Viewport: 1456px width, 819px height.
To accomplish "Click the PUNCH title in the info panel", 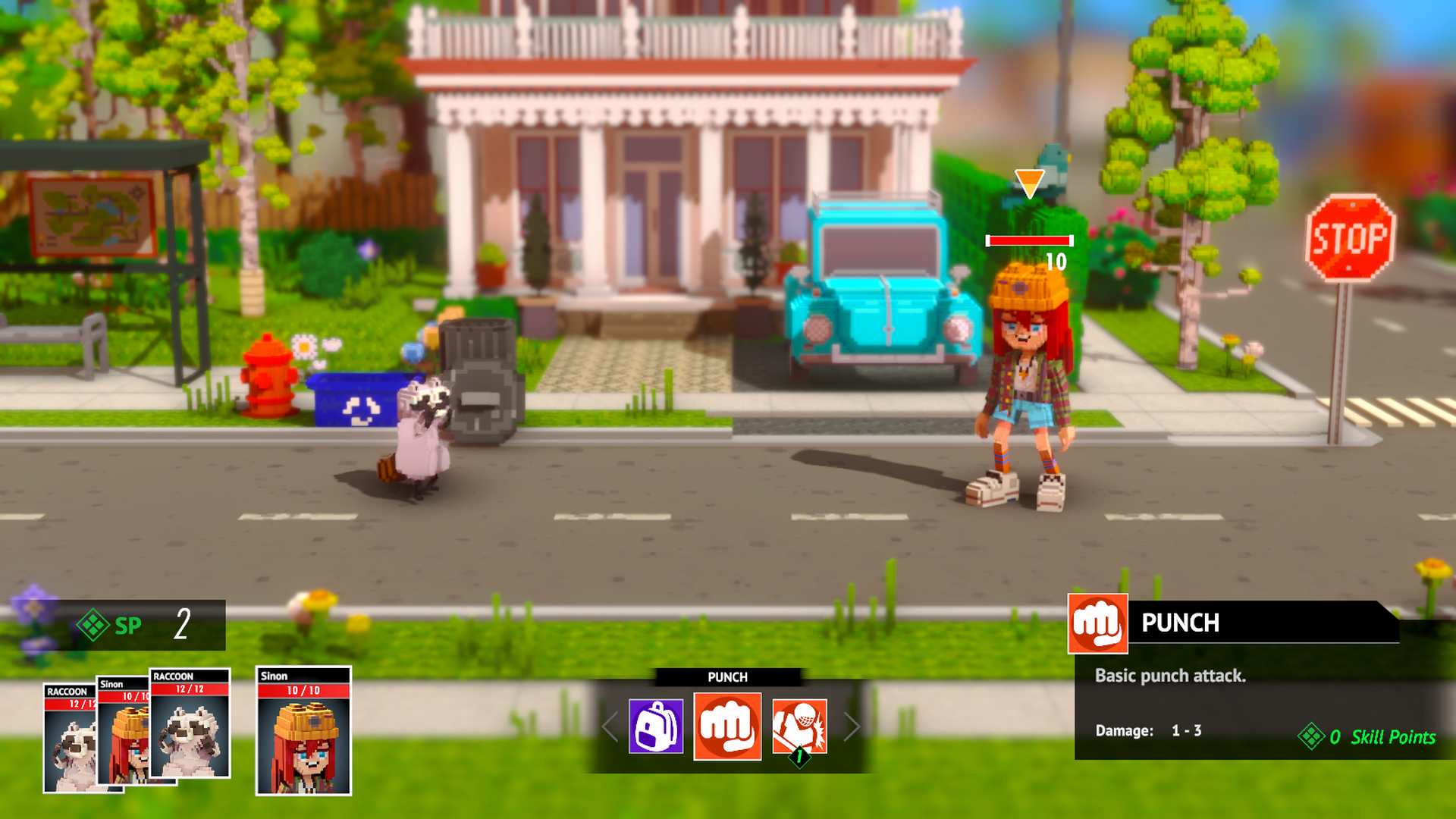I will (x=1181, y=623).
